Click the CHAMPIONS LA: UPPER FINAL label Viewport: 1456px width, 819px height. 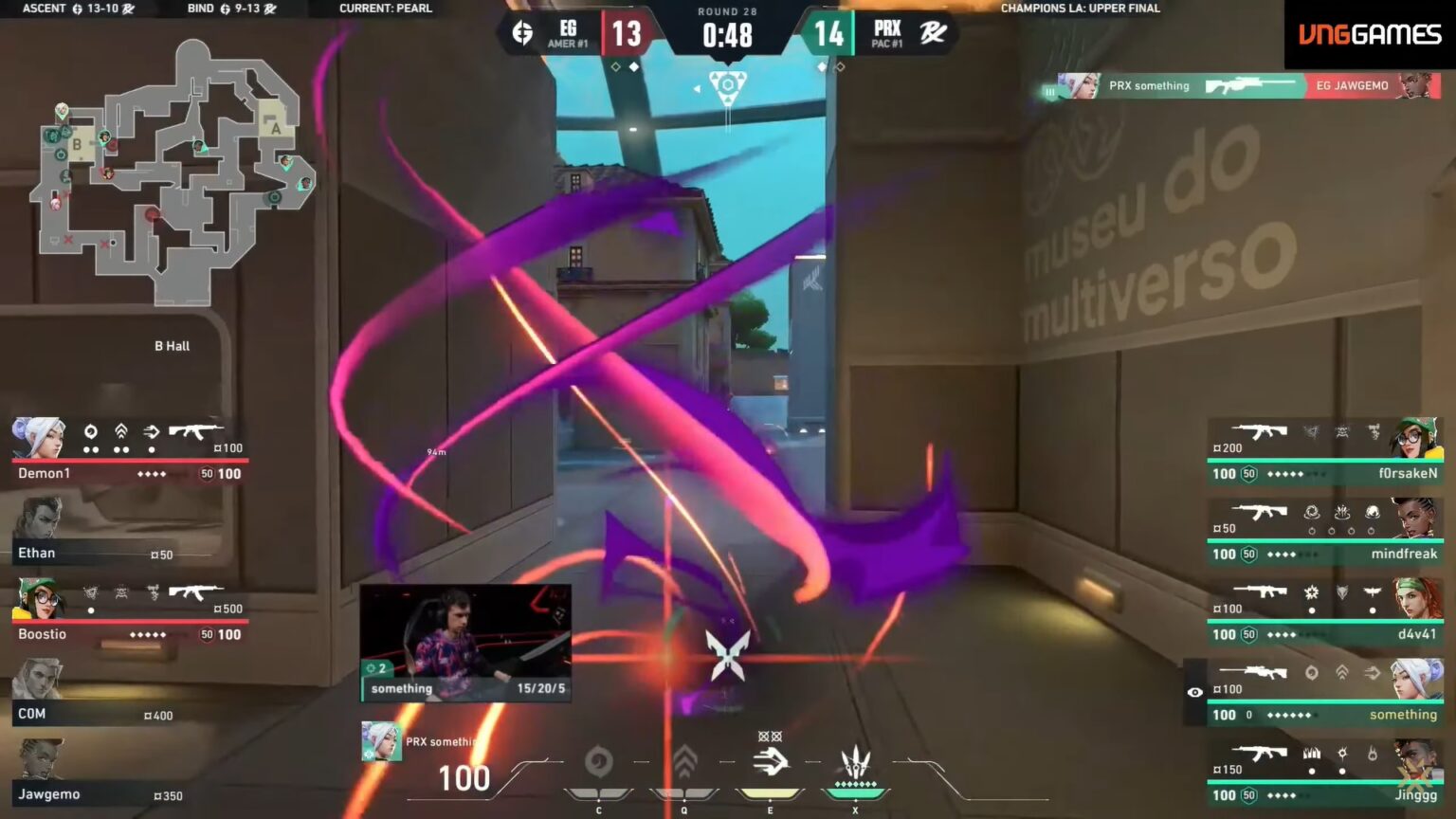[x=1081, y=8]
